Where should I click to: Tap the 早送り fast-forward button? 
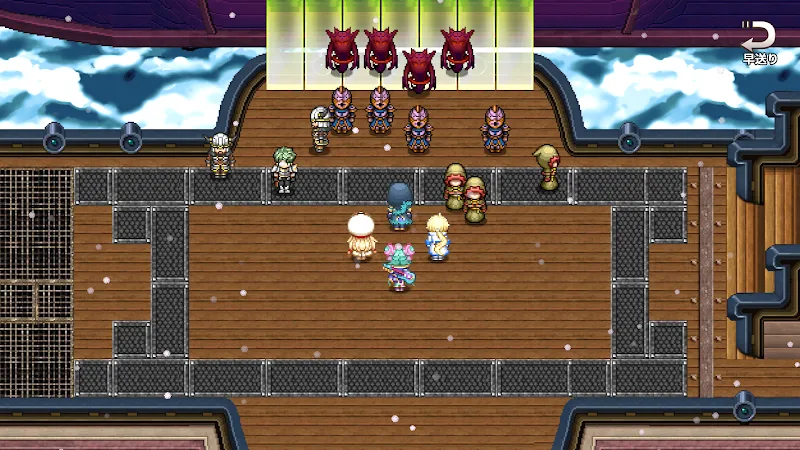(758, 44)
